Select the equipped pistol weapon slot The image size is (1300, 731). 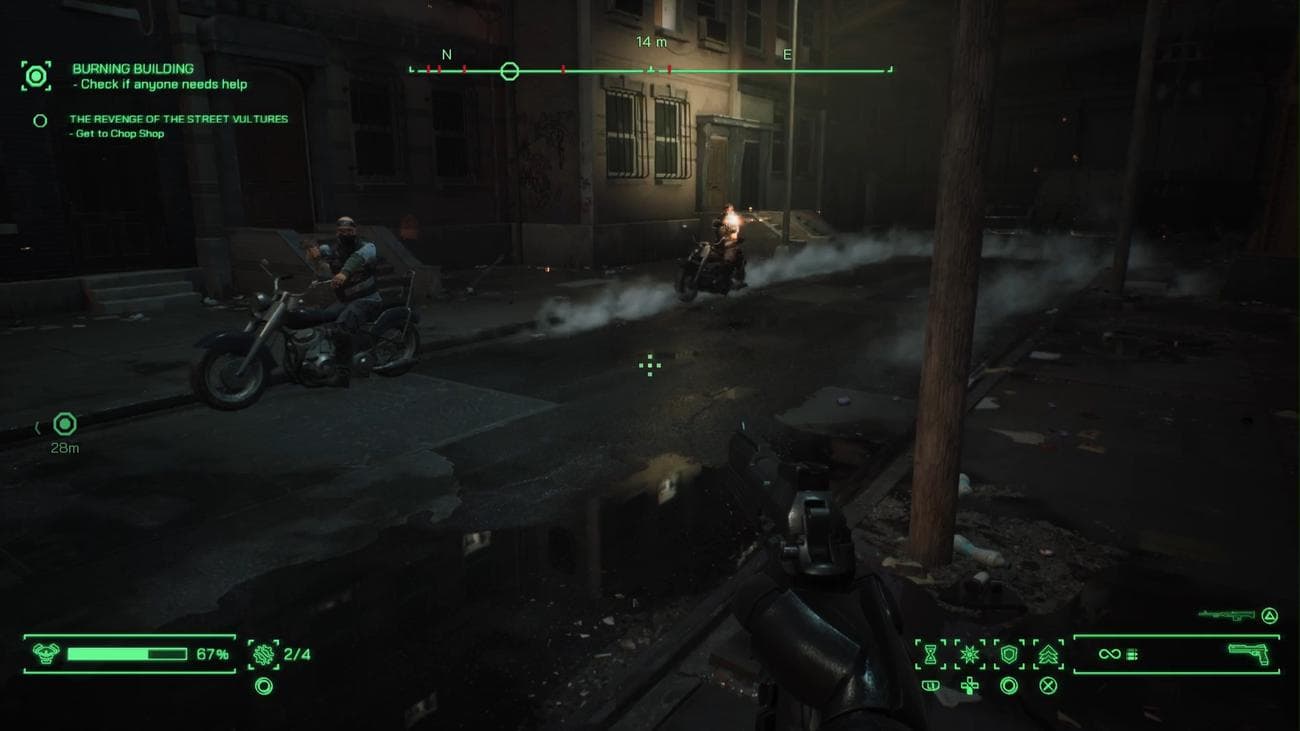click(1248, 654)
